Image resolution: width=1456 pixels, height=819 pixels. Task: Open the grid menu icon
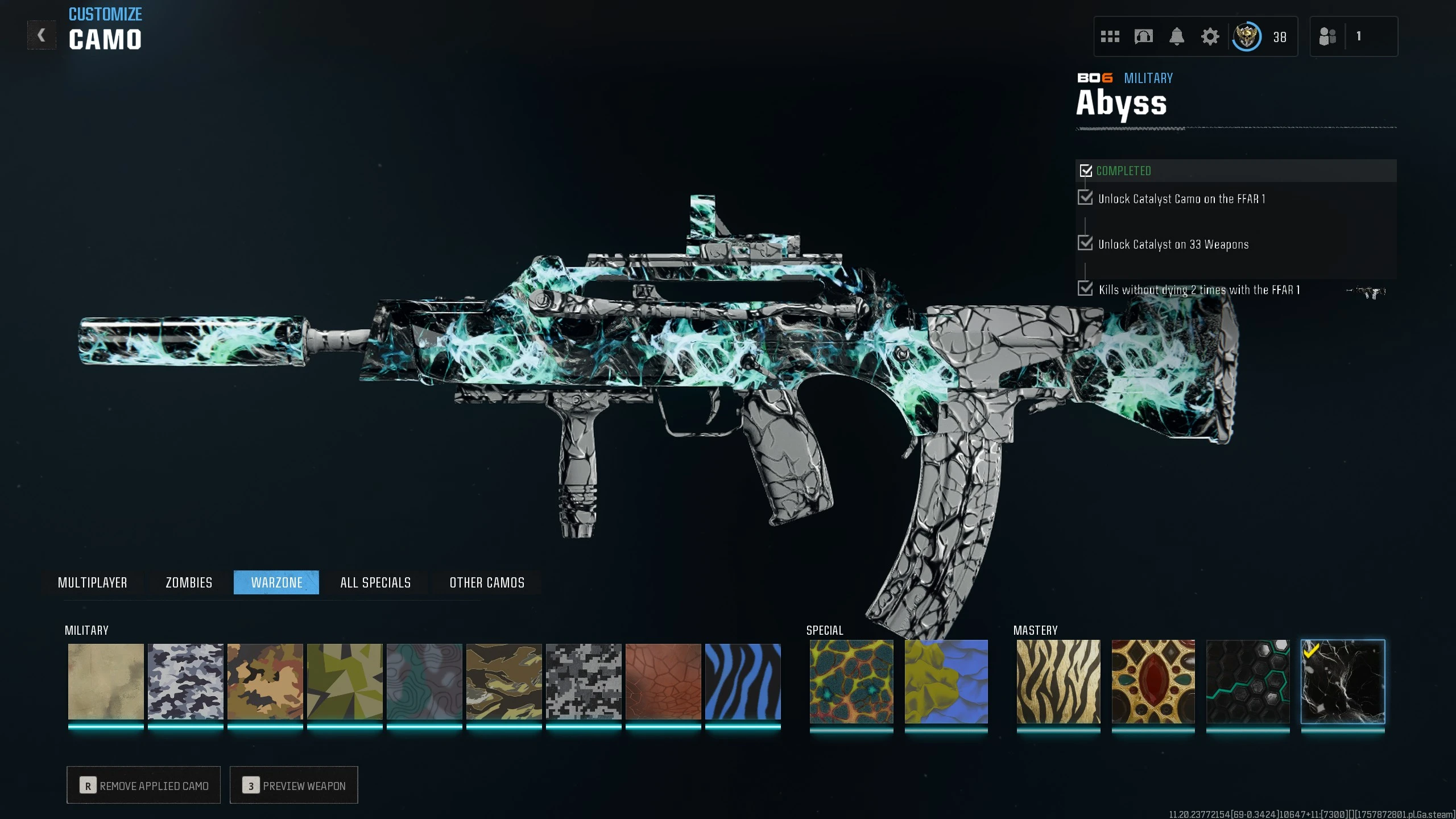pos(1110,37)
